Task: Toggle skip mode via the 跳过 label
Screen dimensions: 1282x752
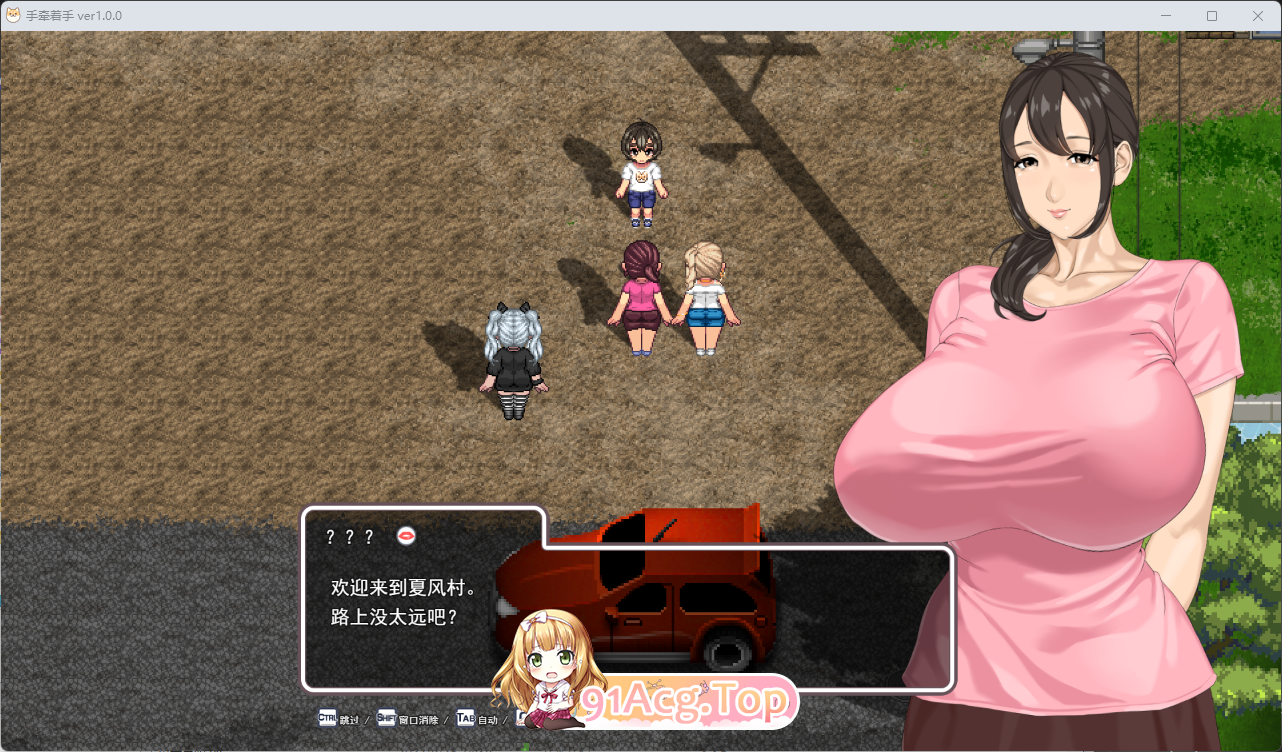Action: 348,718
